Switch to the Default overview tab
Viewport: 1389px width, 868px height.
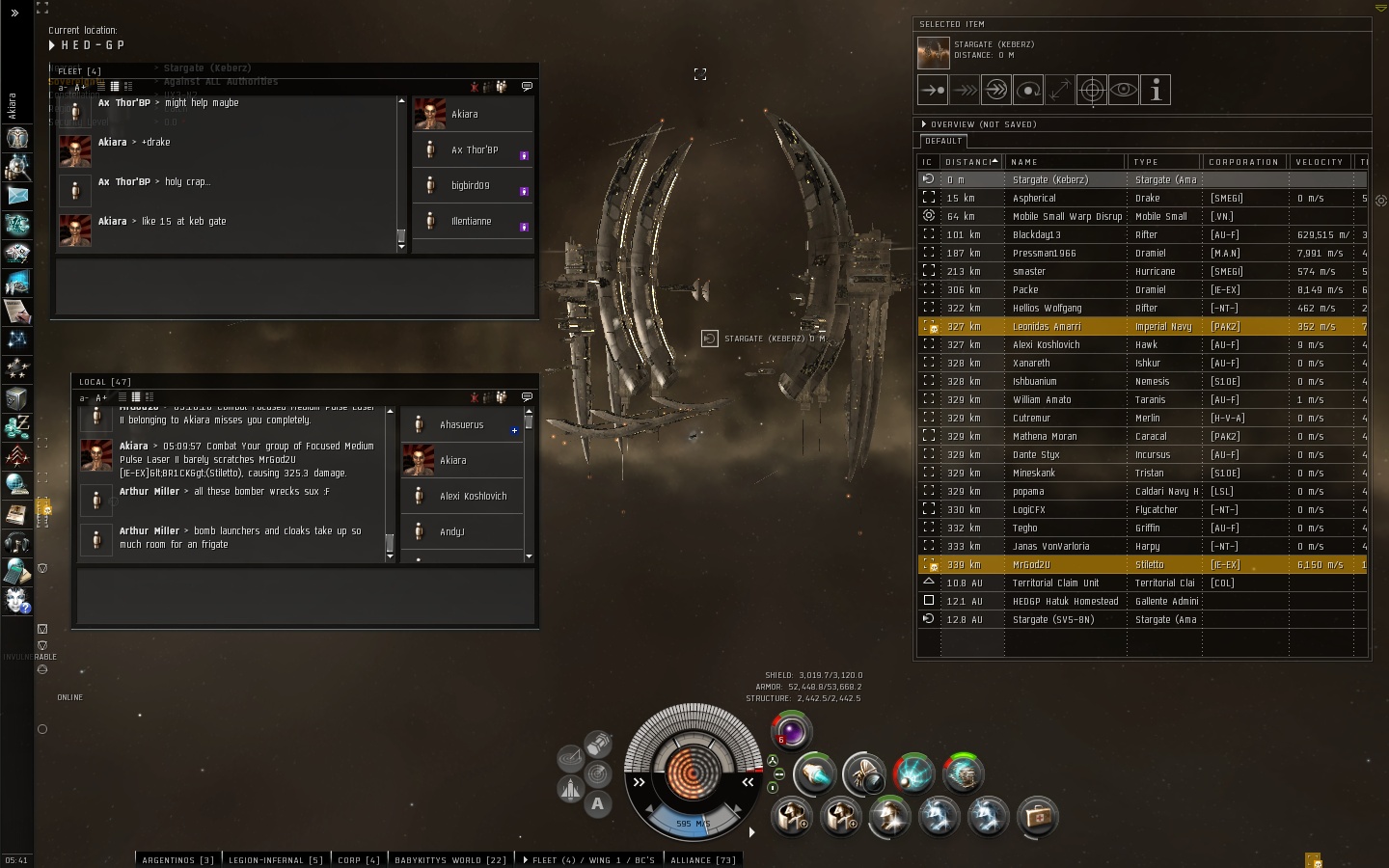point(943,141)
